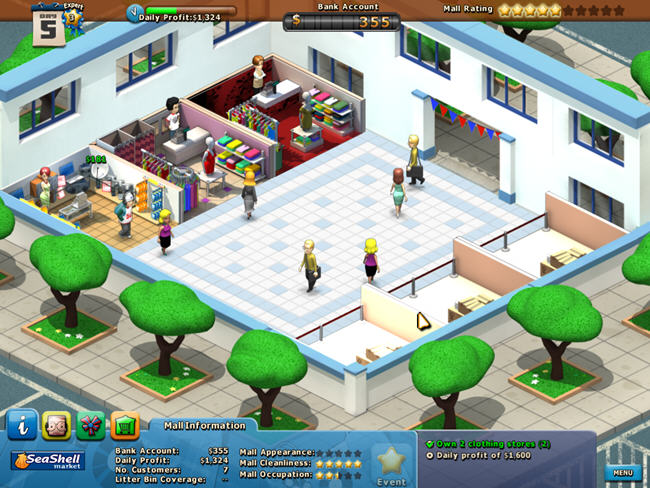Screen dimensions: 650x488
Task: Open the green shop building tab
Action: (x=125, y=425)
